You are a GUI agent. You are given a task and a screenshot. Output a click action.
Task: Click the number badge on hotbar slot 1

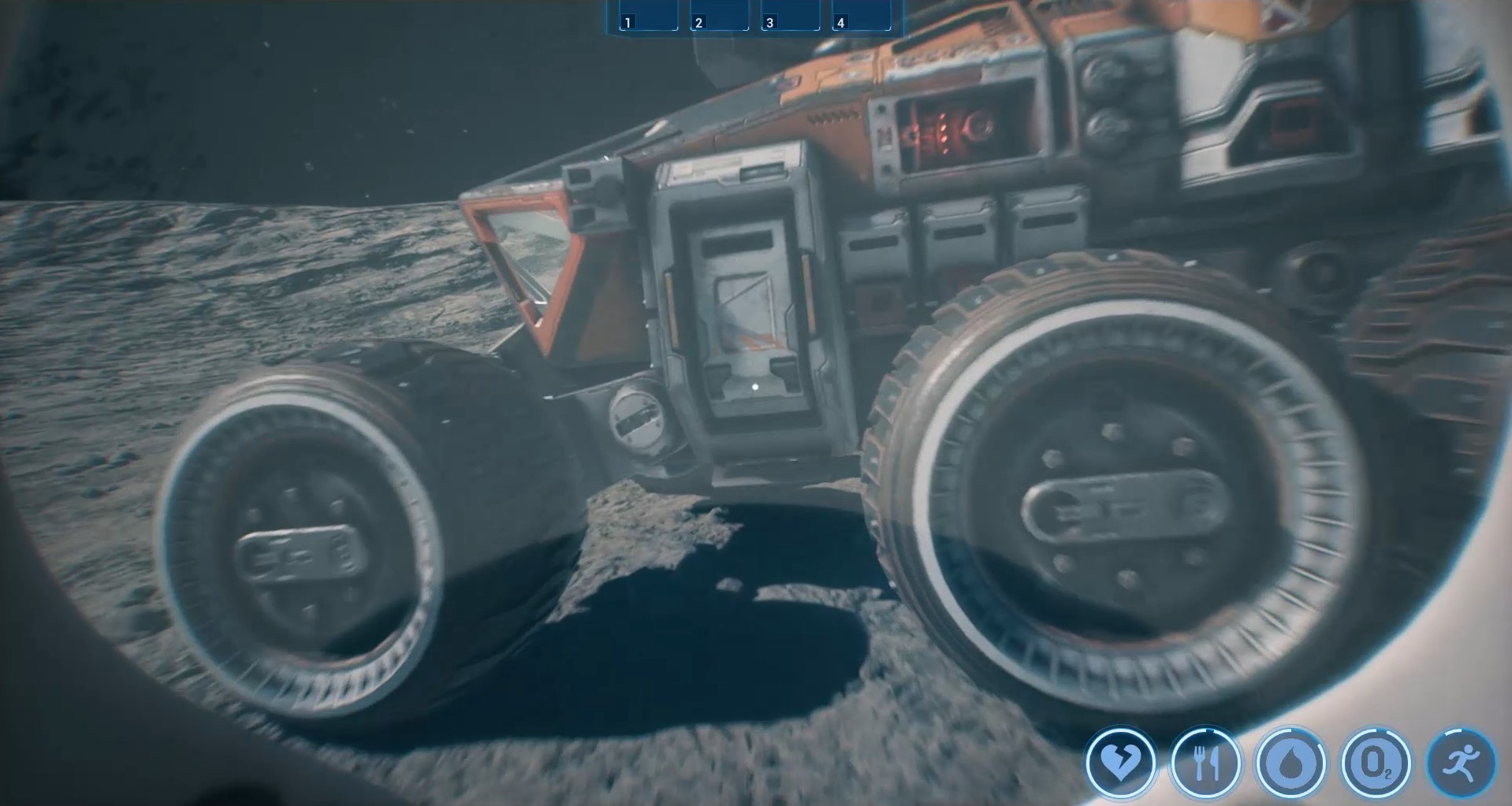click(x=628, y=21)
